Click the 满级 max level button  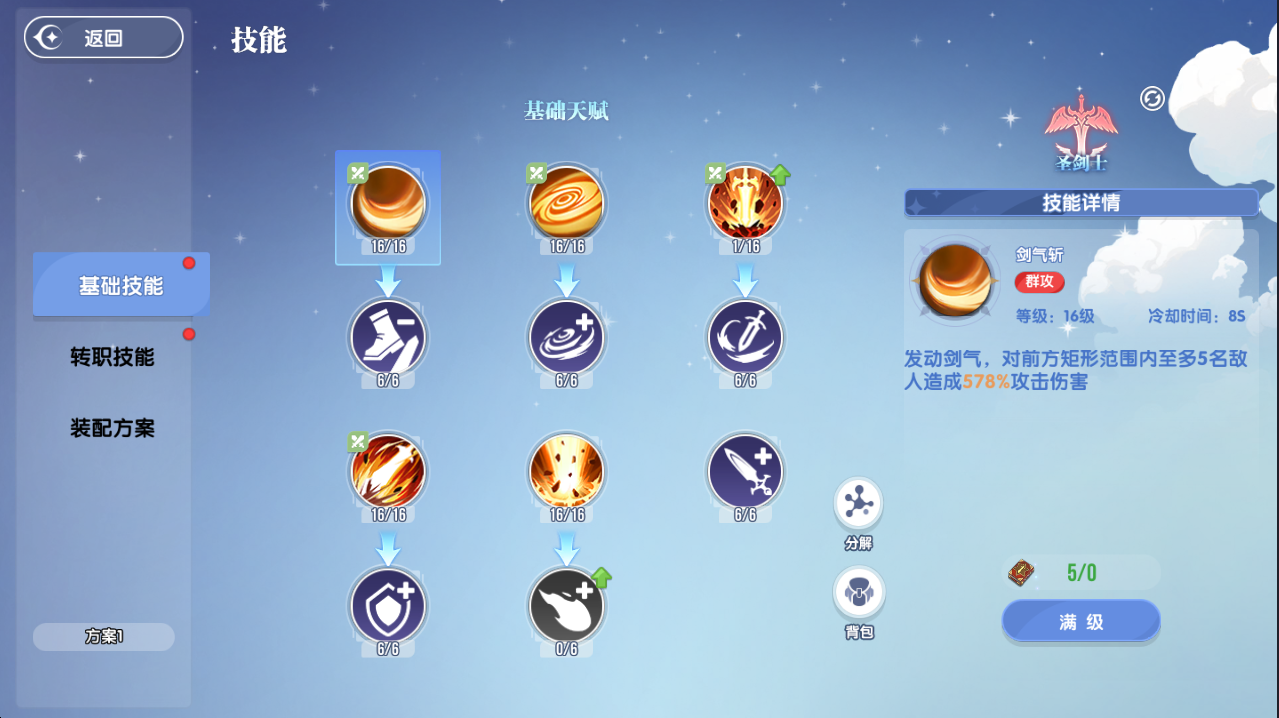pos(1081,621)
